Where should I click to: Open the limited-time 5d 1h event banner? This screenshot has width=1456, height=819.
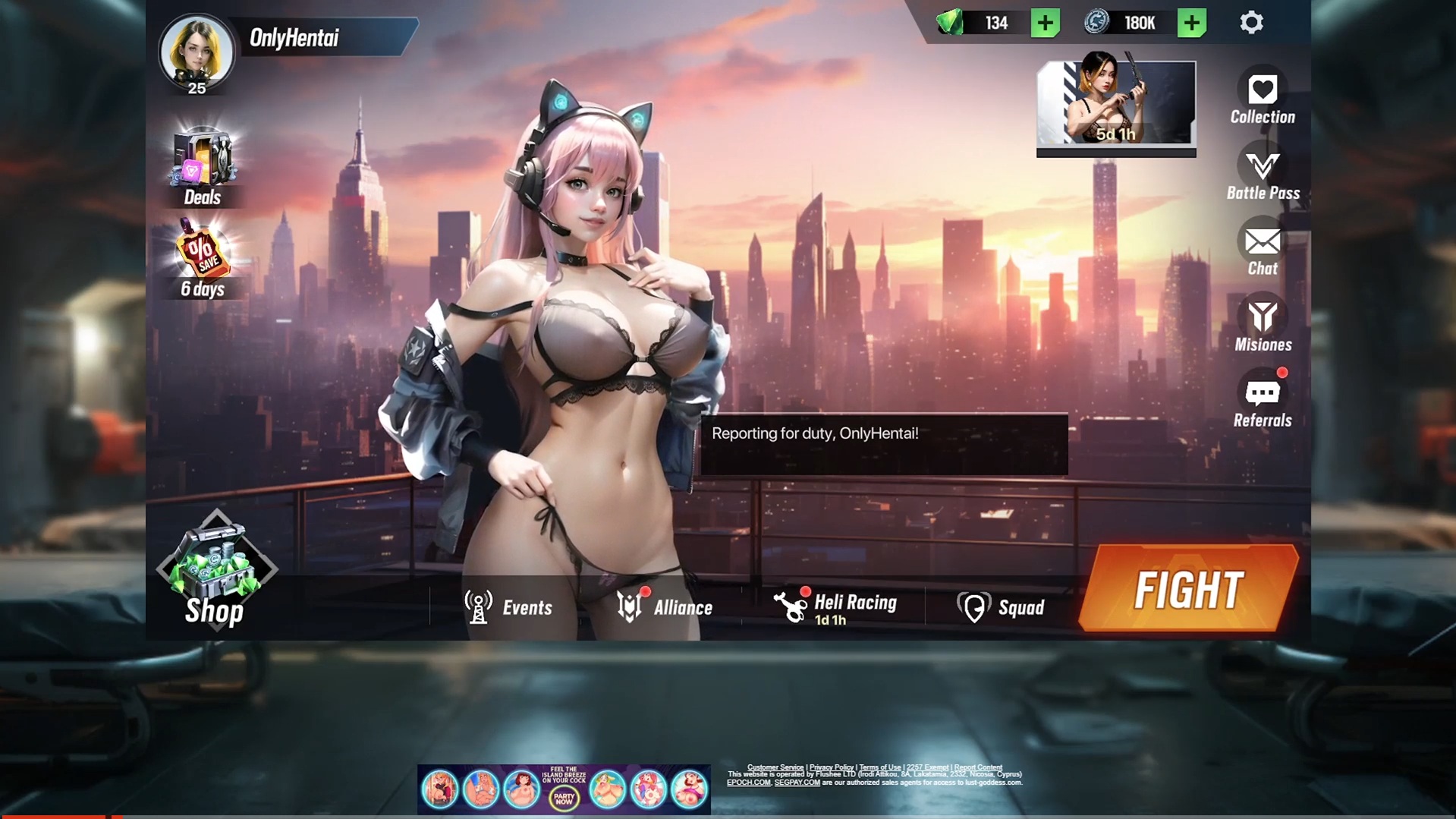[1115, 104]
